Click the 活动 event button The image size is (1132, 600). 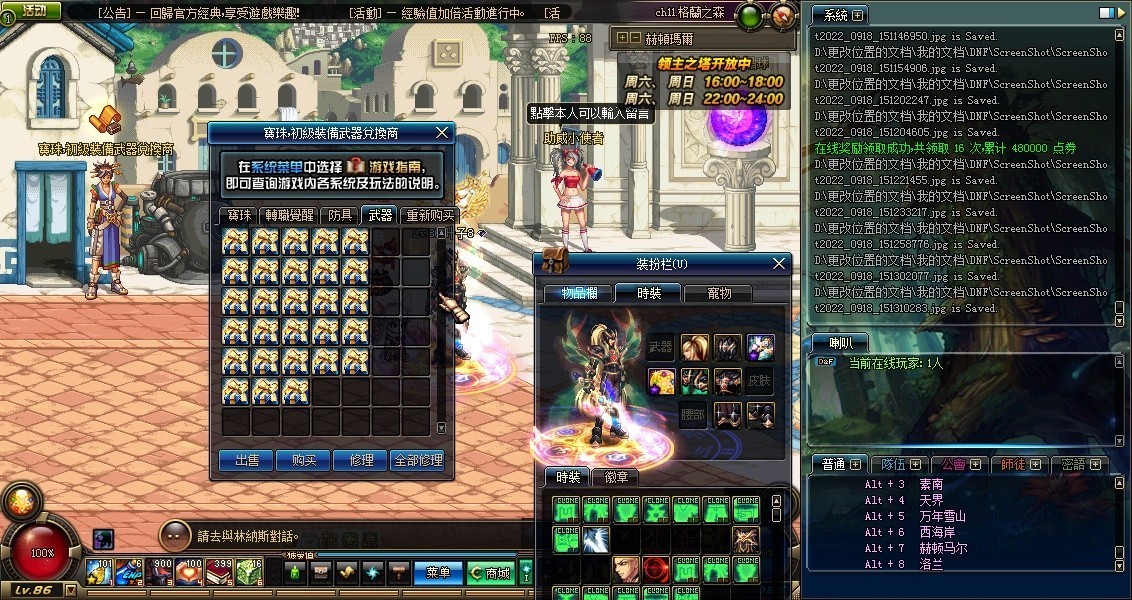click(32, 10)
